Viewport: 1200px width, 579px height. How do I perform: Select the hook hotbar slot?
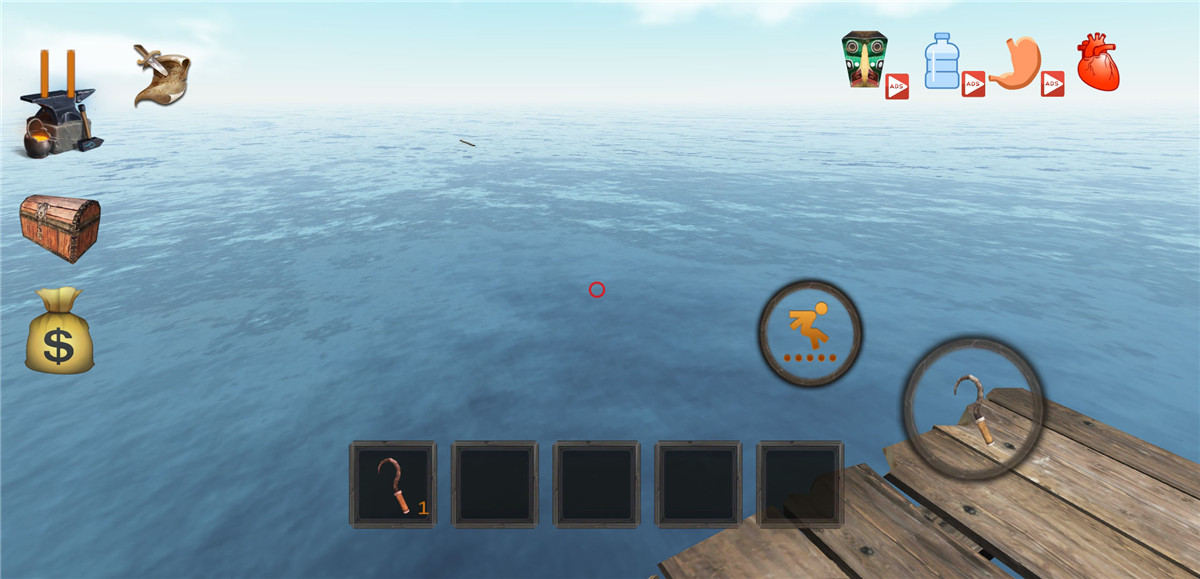(x=393, y=484)
